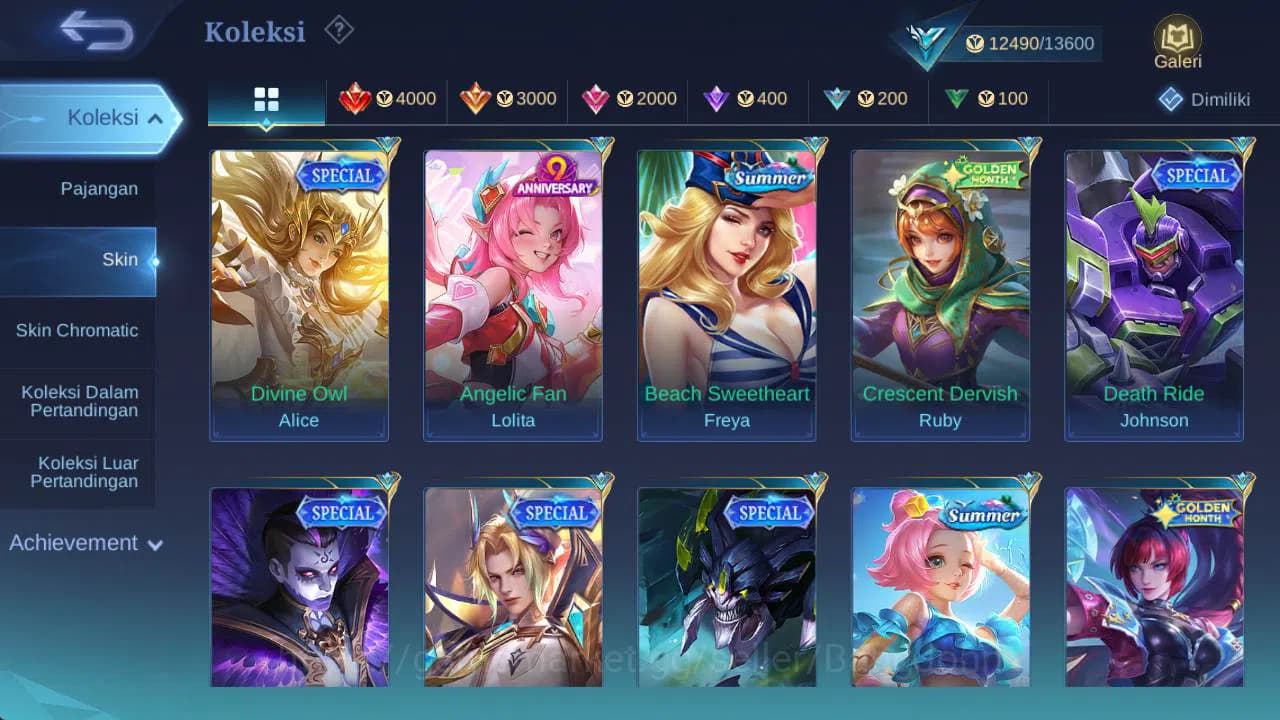Switch to the Skin Chromatic tab

[x=79, y=330]
